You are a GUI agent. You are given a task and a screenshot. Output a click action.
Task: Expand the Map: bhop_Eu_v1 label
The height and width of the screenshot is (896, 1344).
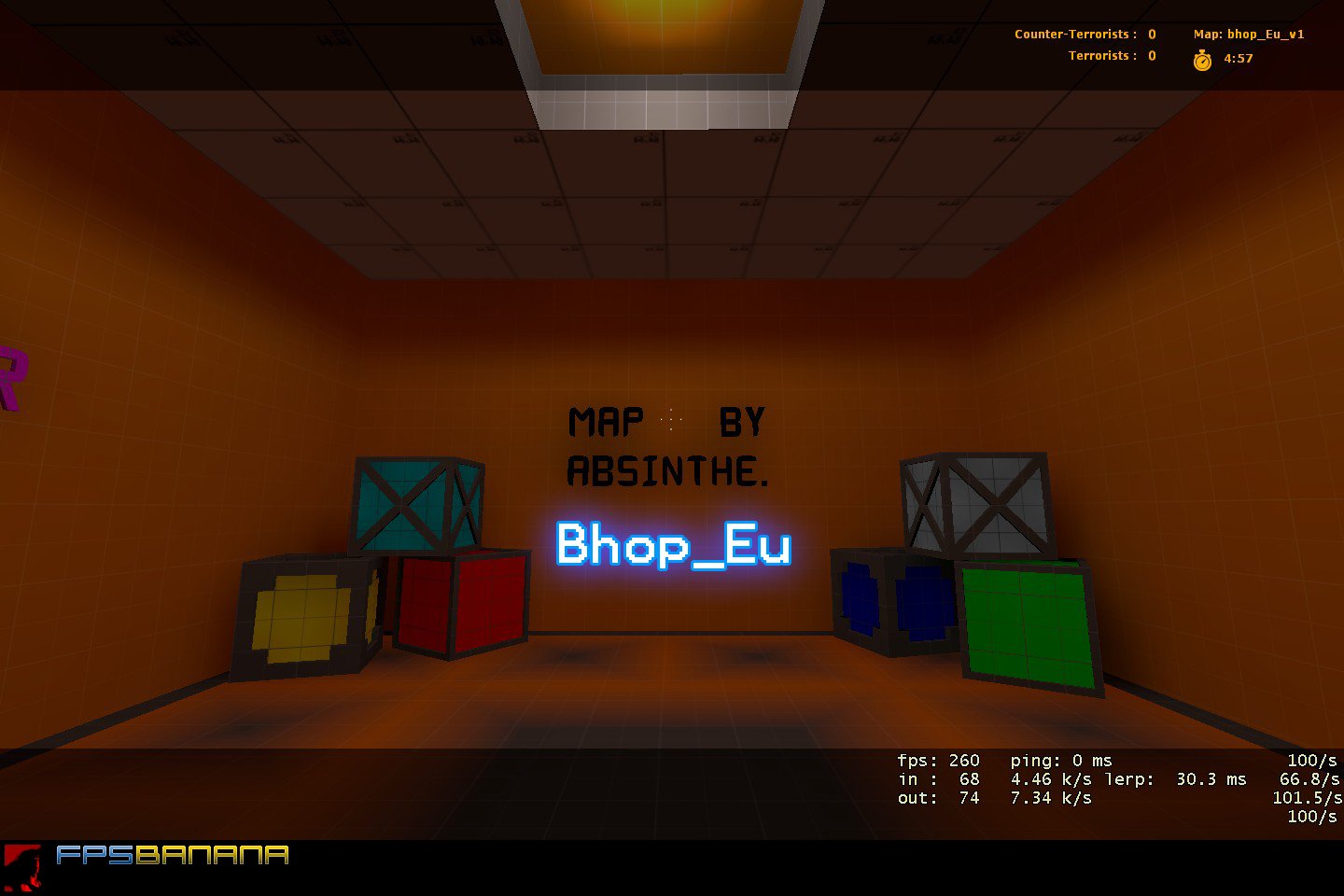click(1248, 34)
